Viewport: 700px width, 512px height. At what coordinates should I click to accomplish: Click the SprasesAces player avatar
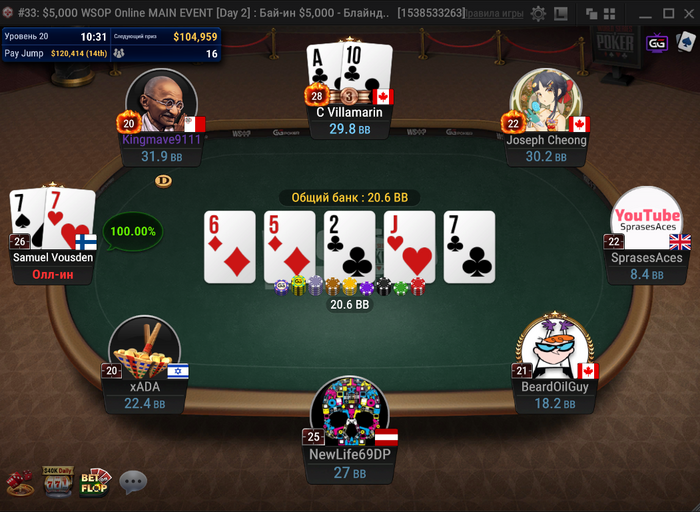click(646, 221)
